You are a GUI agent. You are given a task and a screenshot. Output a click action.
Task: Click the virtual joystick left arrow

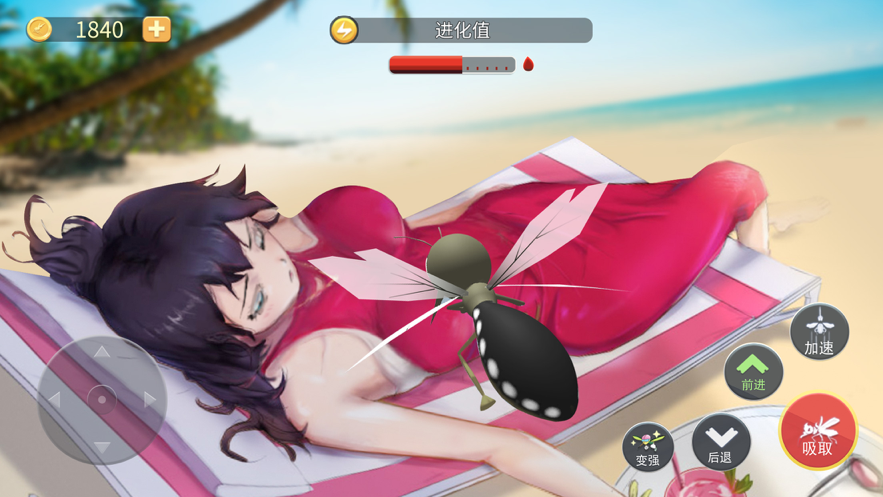tap(55, 399)
